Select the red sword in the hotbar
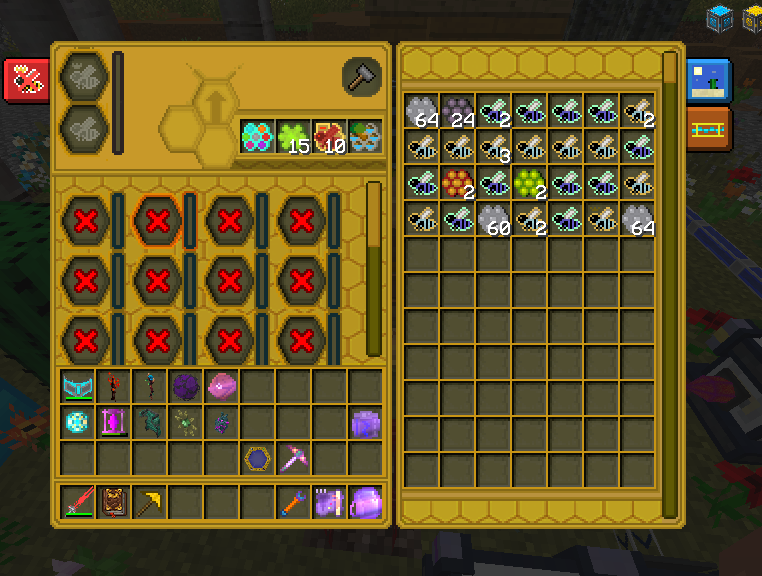This screenshot has width=762, height=576. click(x=76, y=502)
